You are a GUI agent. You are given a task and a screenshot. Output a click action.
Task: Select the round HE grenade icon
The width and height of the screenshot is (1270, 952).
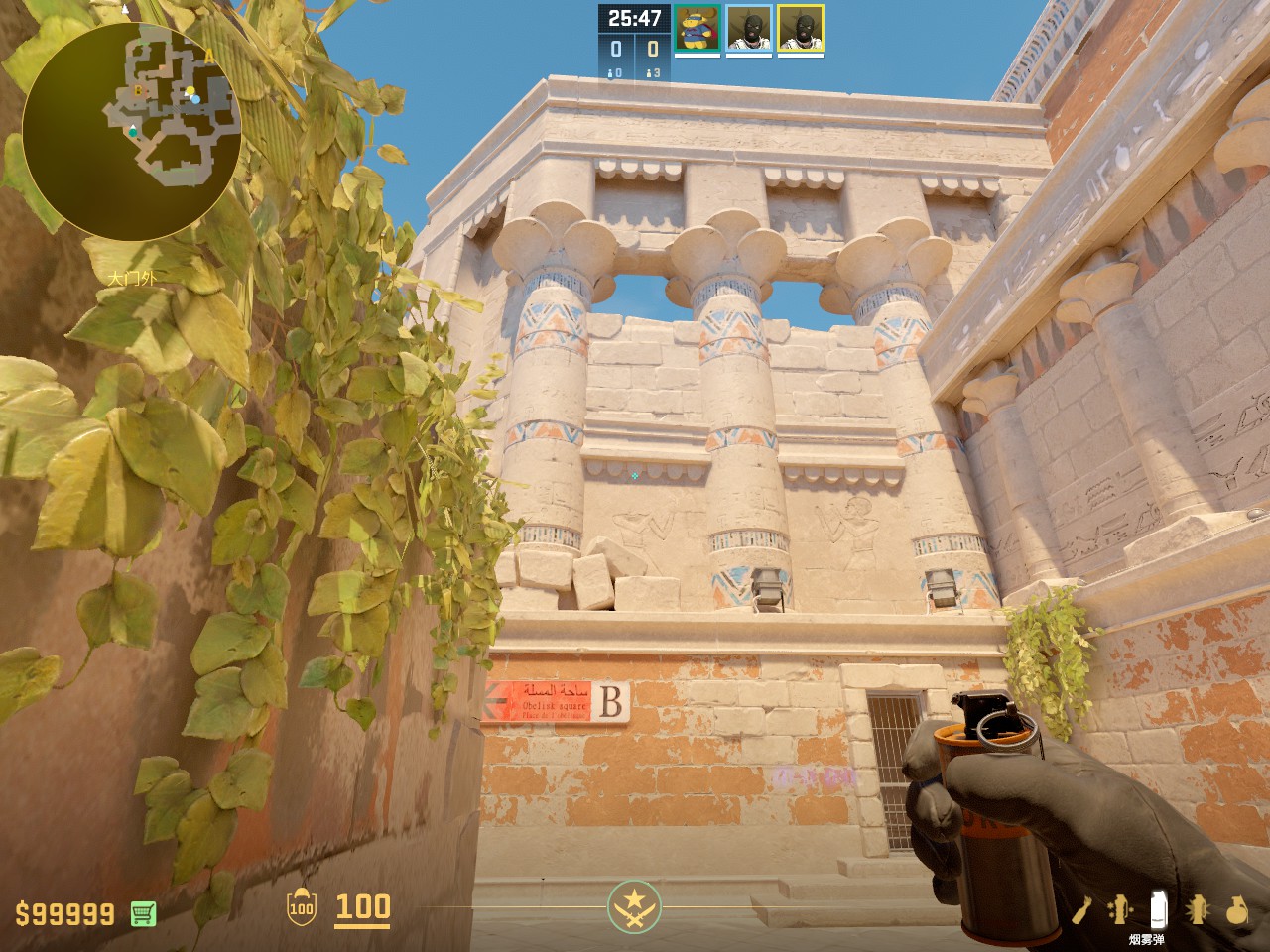pyautogui.click(x=1236, y=909)
